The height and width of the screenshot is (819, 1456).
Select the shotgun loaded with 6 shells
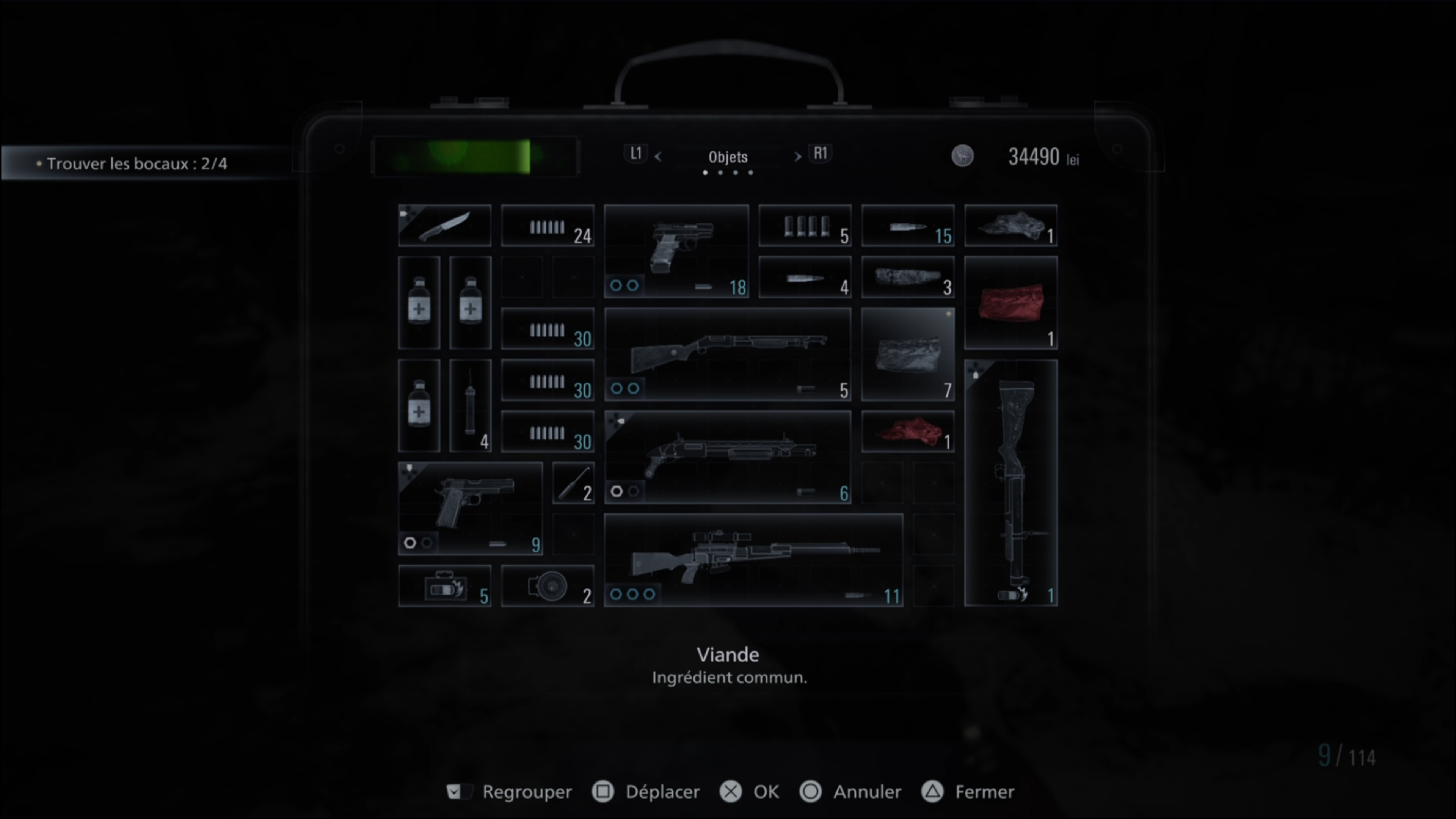728,457
